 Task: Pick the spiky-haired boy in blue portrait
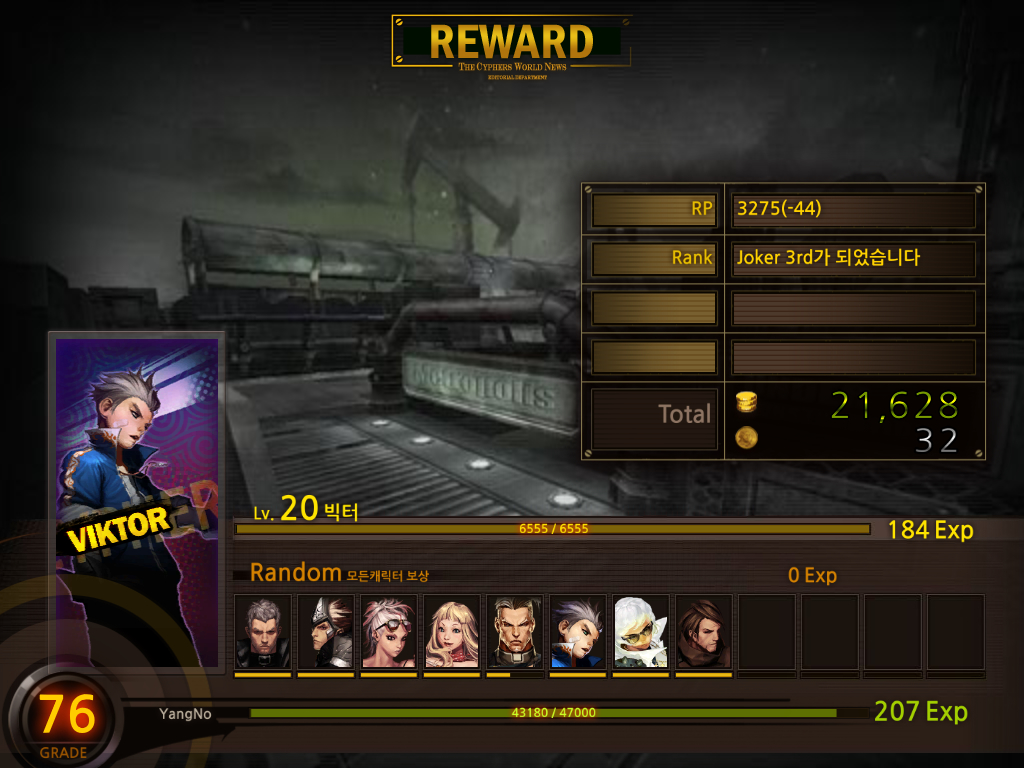578,632
